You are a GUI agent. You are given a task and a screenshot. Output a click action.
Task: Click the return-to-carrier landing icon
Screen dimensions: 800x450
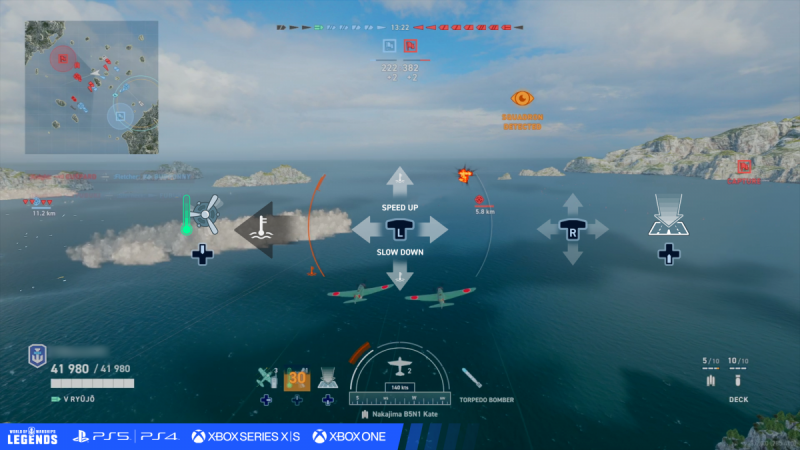667,216
